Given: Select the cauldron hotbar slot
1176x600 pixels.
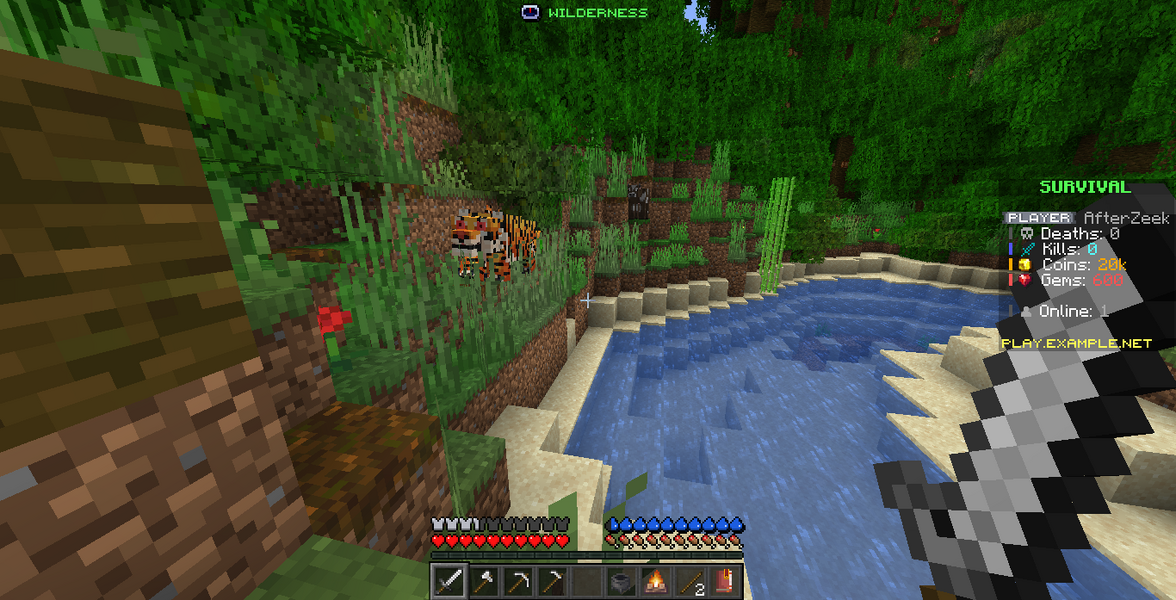Looking at the screenshot, I should click(622, 581).
